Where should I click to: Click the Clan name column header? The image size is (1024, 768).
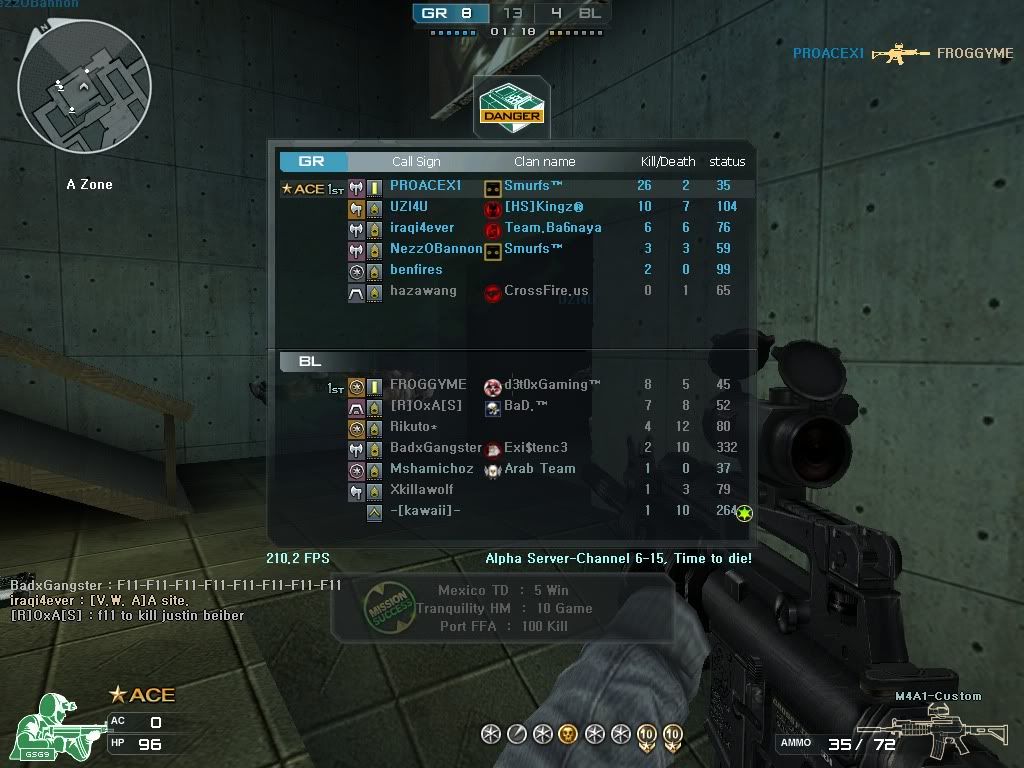click(x=544, y=162)
